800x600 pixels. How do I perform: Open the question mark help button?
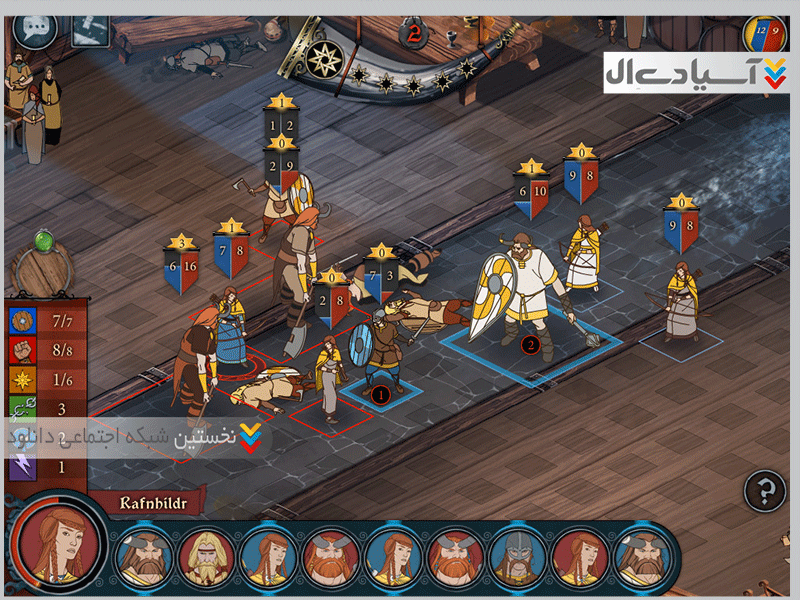coord(765,491)
